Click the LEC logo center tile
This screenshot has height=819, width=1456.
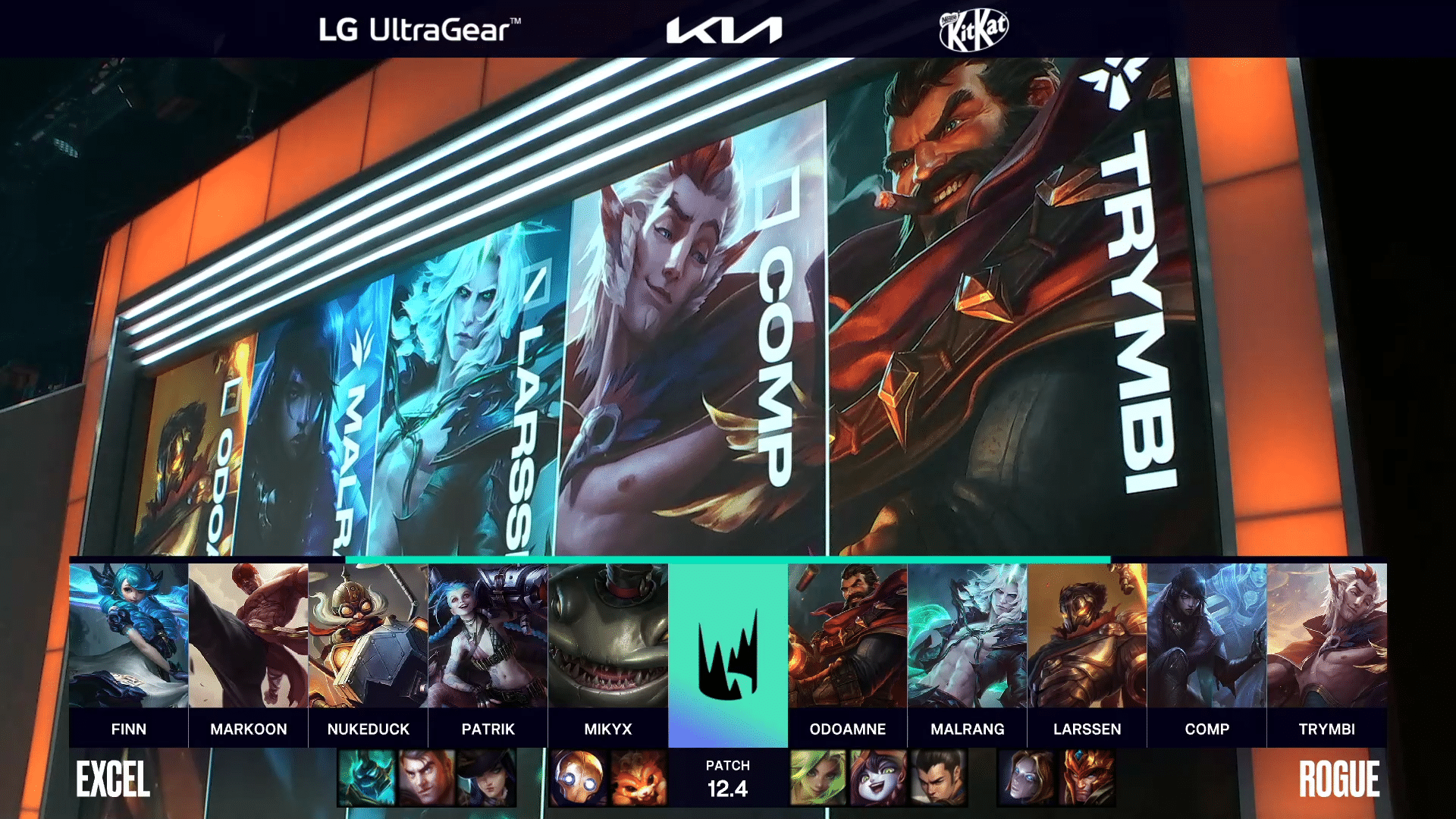coord(727,654)
